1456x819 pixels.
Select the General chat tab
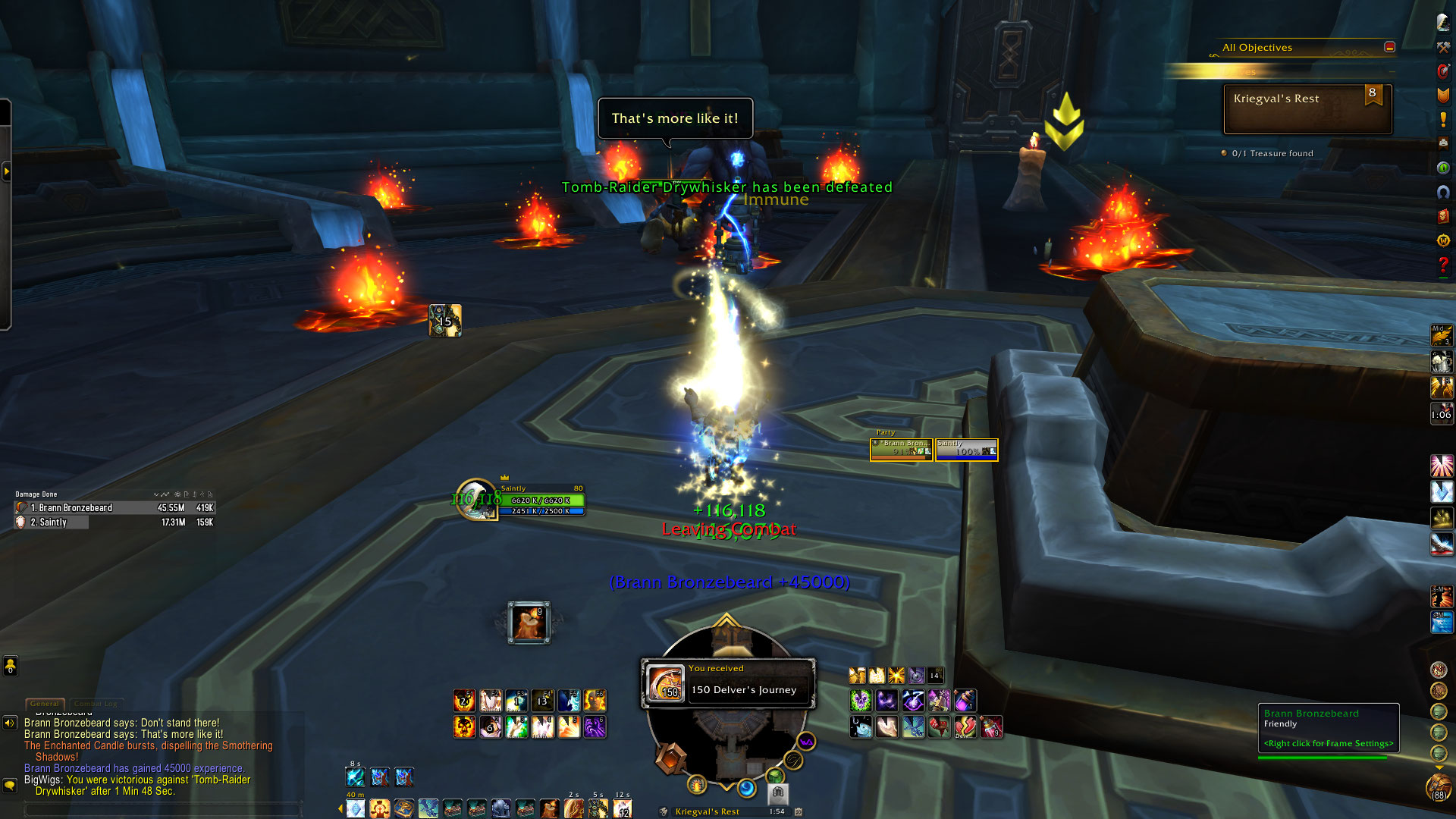45,704
